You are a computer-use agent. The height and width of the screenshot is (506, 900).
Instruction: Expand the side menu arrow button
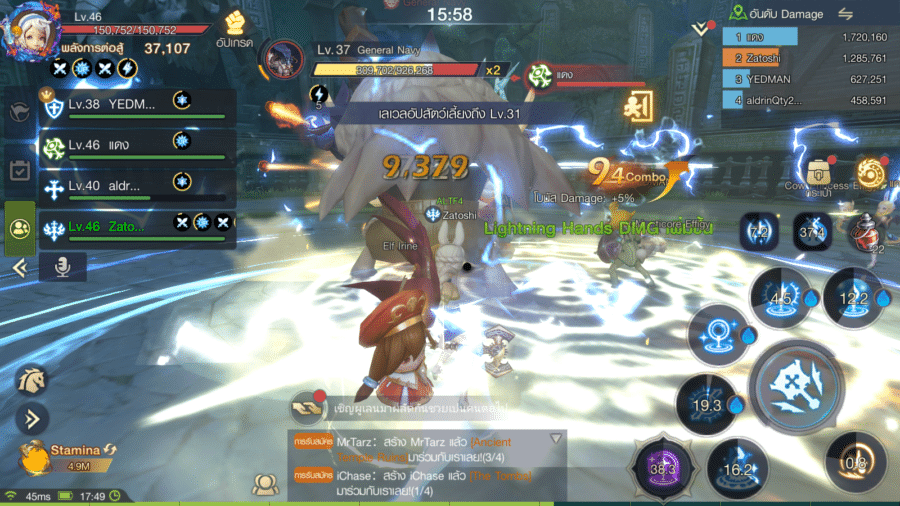click(x=30, y=418)
